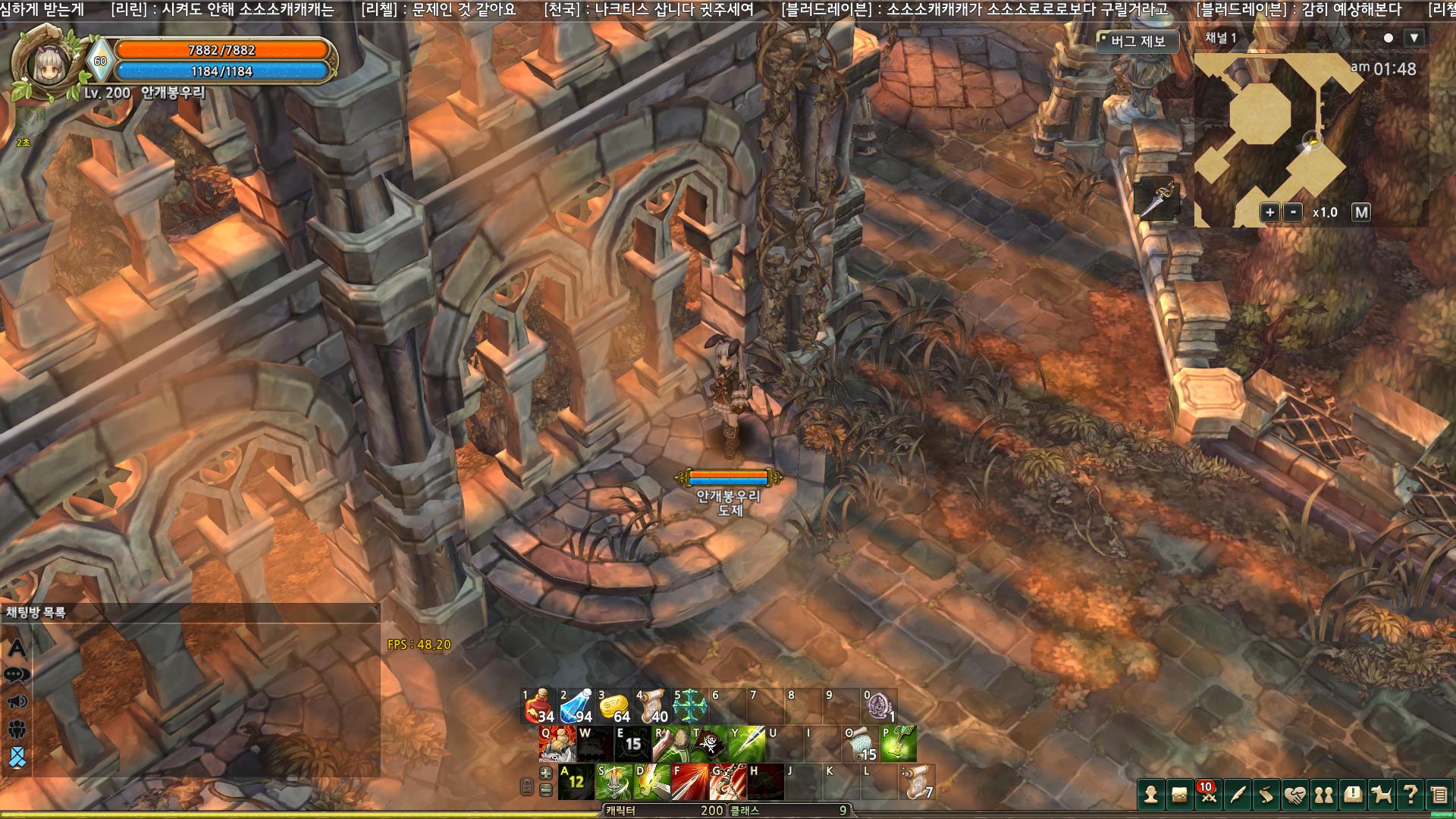Image resolution: width=1456 pixels, height=819 pixels.
Task: Toggle the hotbar lock icon
Action: [527, 786]
